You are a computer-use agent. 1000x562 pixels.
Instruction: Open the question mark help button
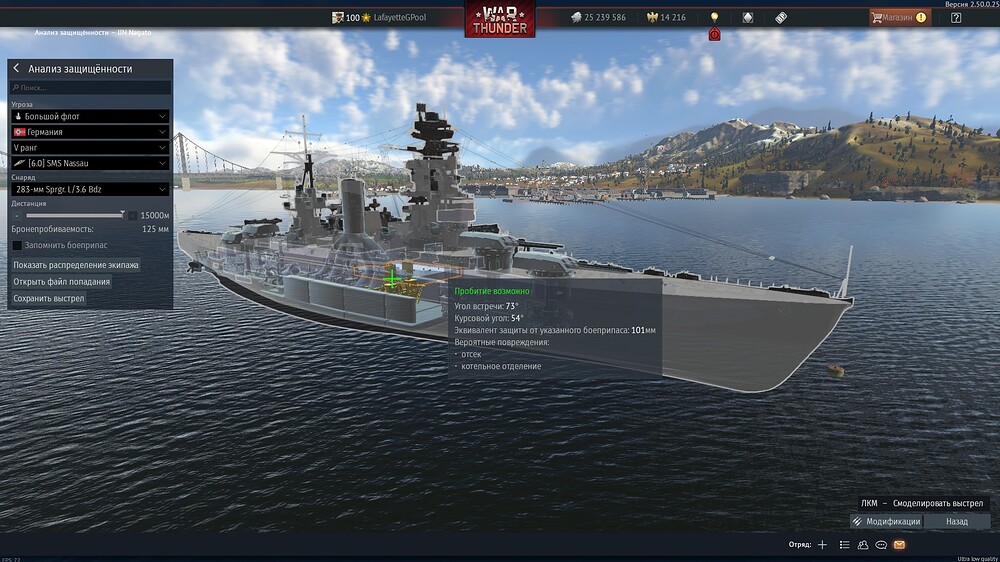(x=956, y=17)
